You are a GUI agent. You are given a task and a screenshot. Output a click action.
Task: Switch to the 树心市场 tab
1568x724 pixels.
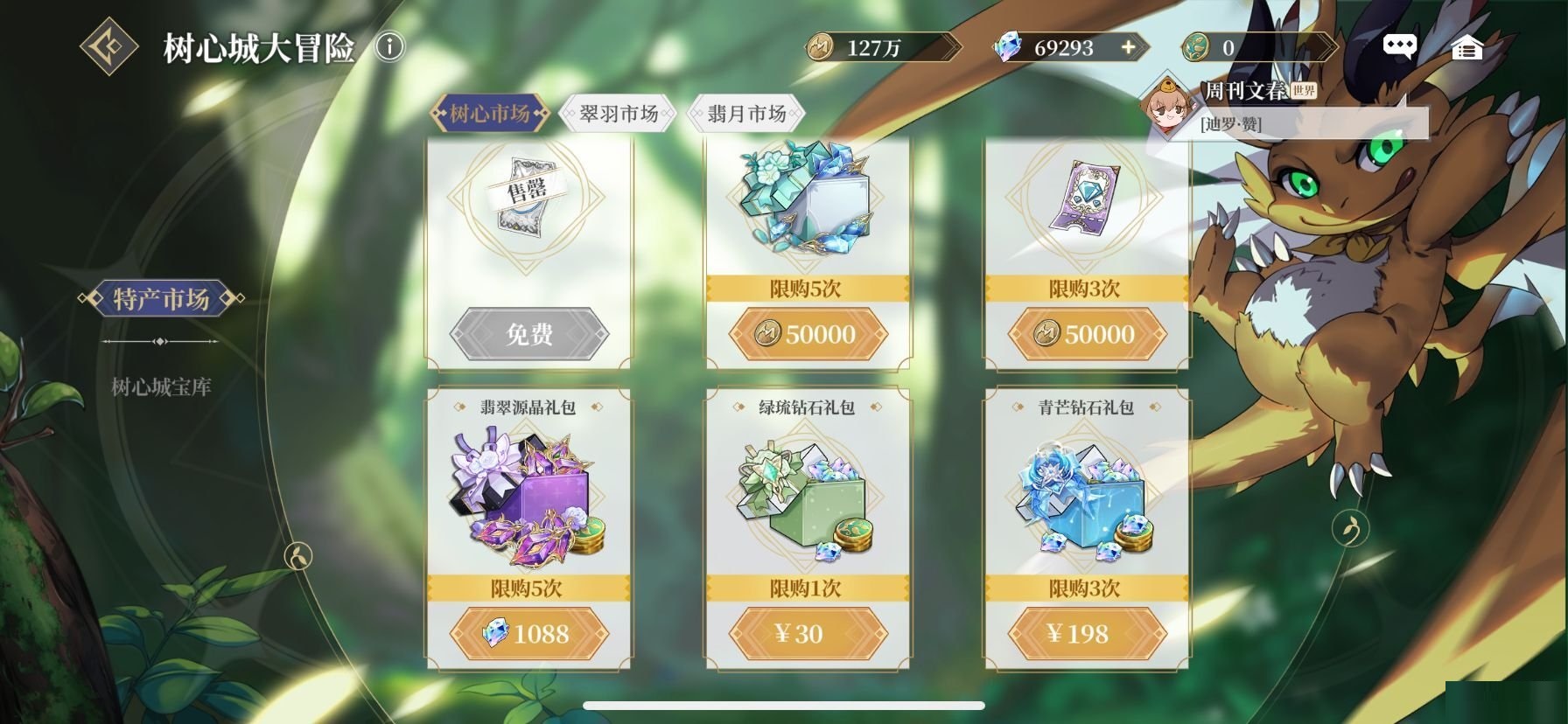pos(490,114)
